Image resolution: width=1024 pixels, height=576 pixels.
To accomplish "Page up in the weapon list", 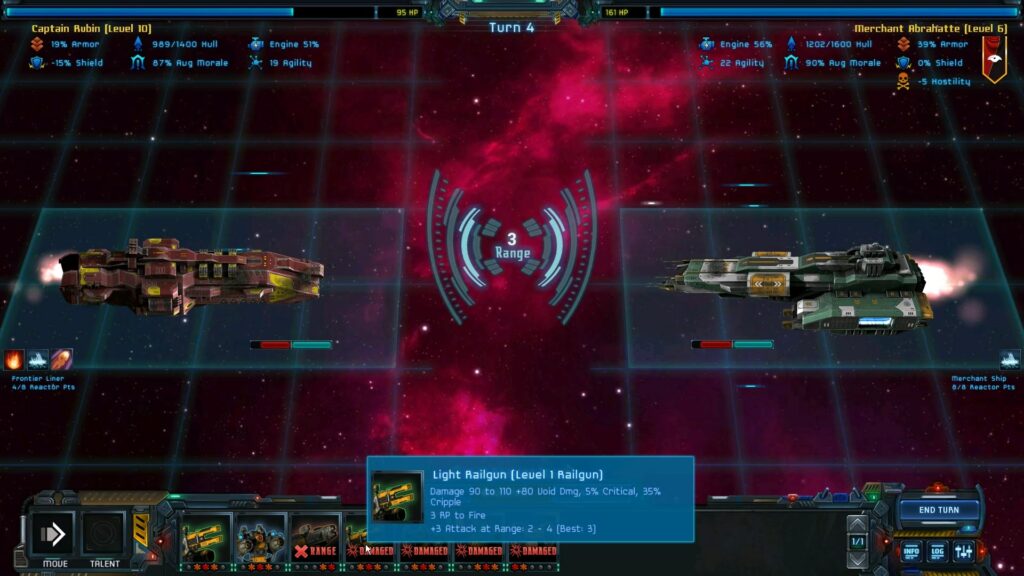I will [x=857, y=523].
